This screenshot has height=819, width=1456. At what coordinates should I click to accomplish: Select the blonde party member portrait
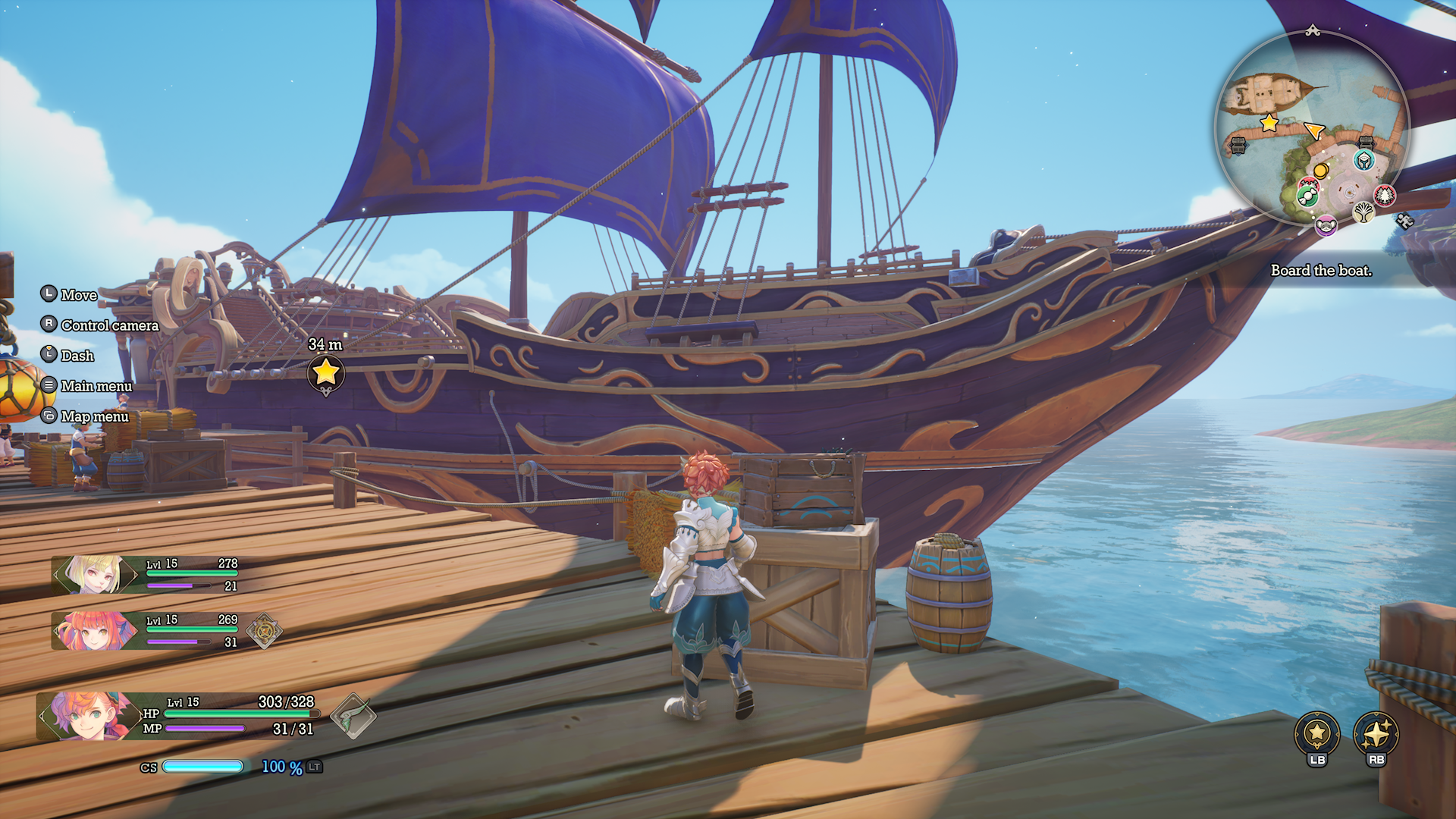click(95, 575)
